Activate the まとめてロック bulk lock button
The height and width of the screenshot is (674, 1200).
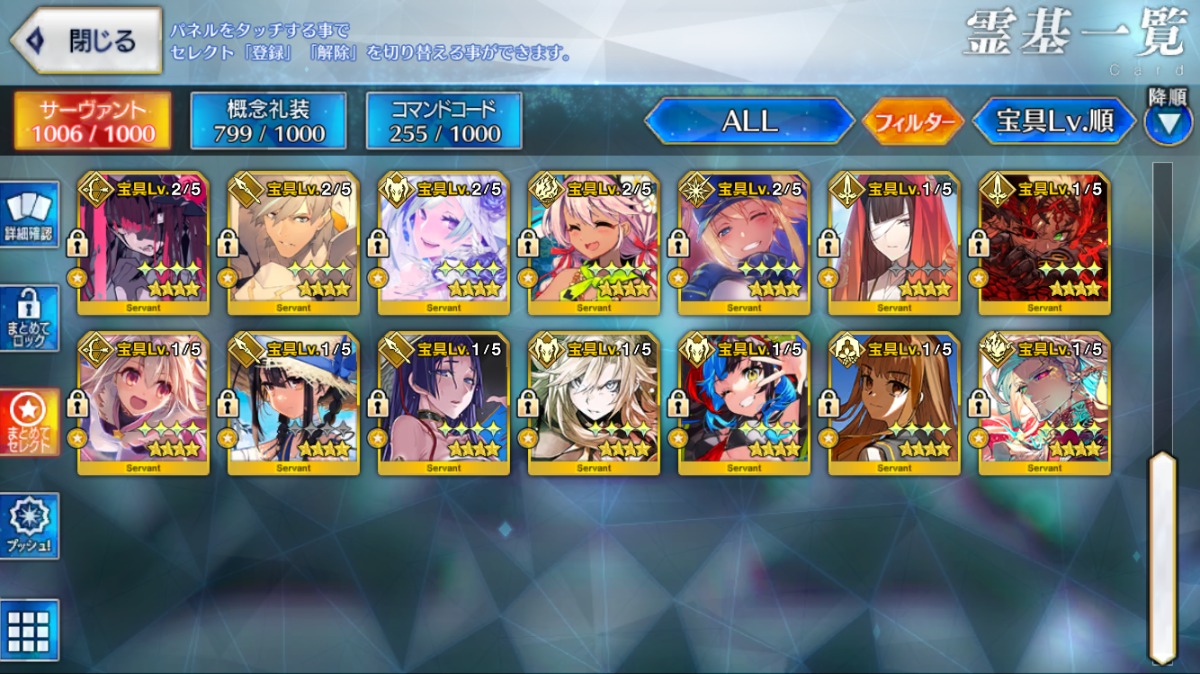tap(29, 320)
